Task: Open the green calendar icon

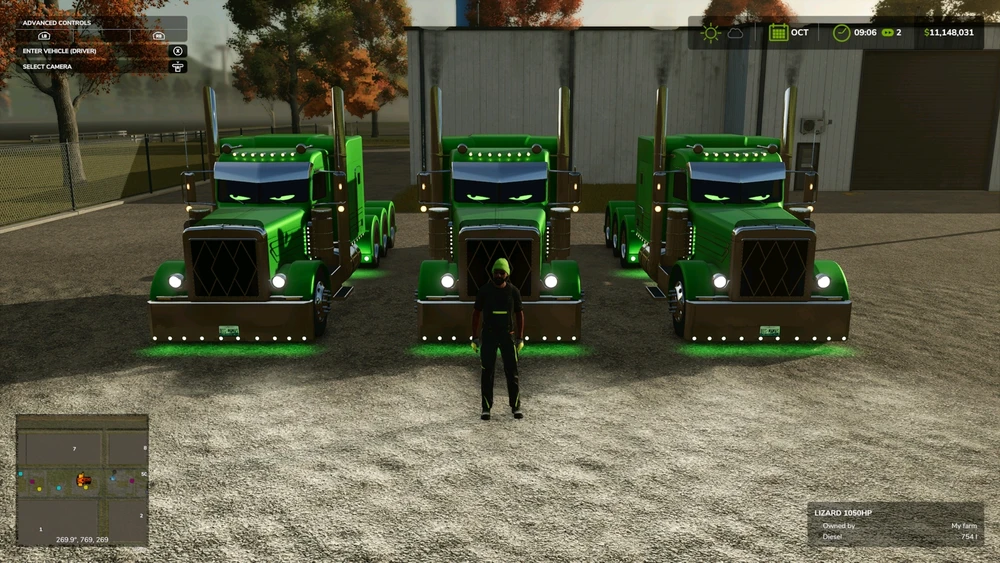Action: tap(778, 32)
